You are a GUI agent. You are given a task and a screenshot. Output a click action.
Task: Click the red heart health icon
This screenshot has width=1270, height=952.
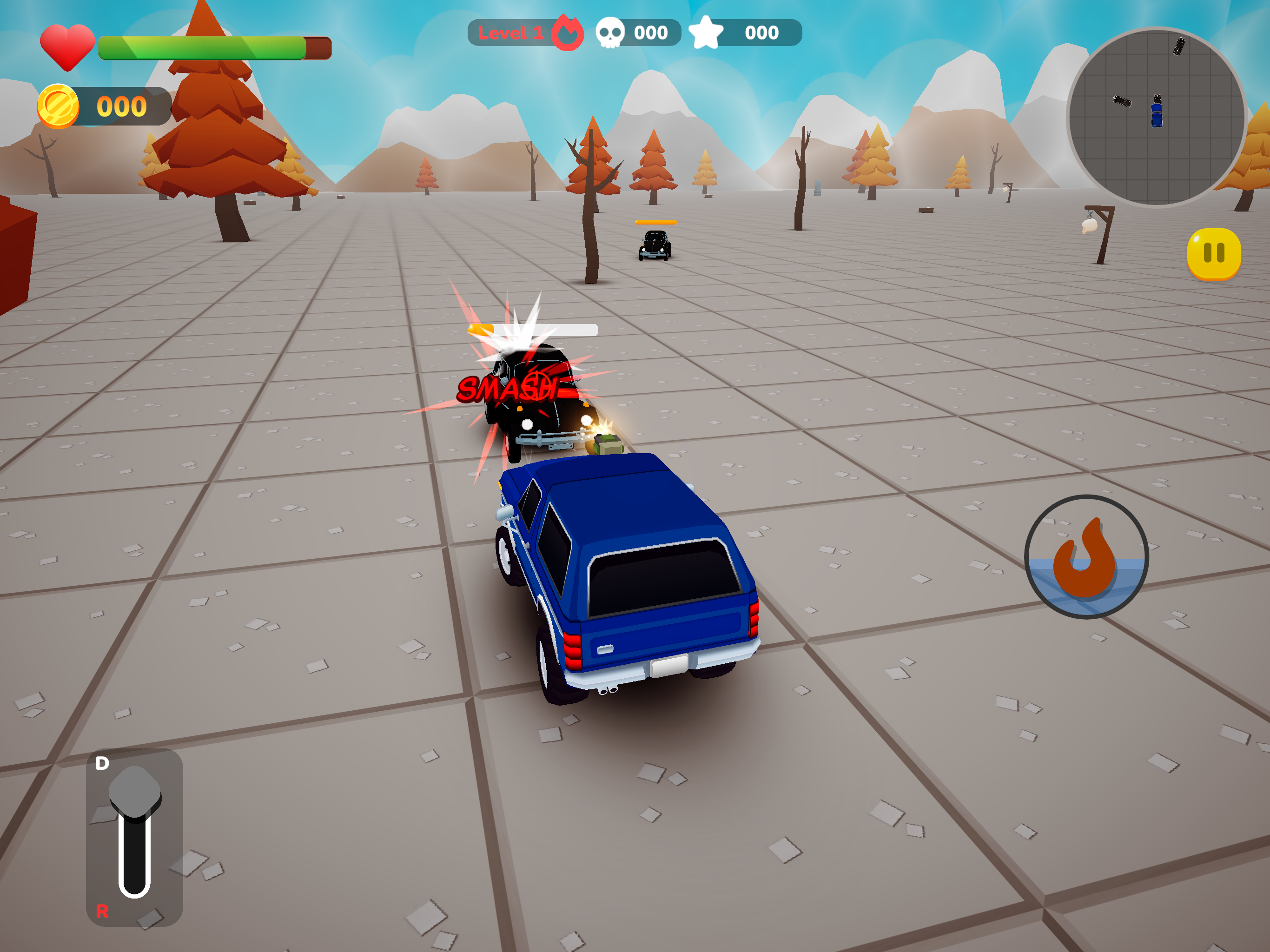coord(67,46)
